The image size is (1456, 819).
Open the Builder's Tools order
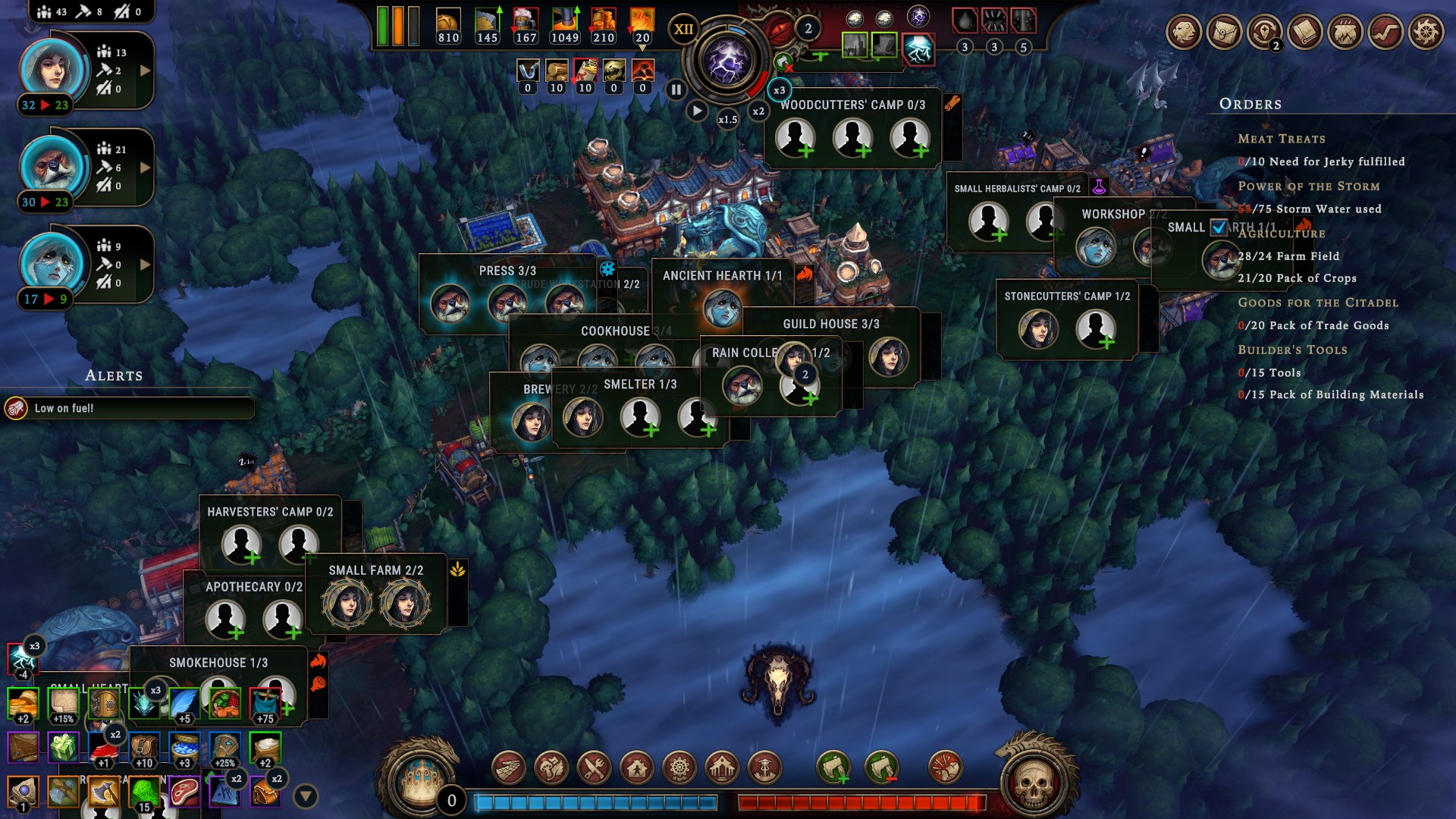(1292, 350)
